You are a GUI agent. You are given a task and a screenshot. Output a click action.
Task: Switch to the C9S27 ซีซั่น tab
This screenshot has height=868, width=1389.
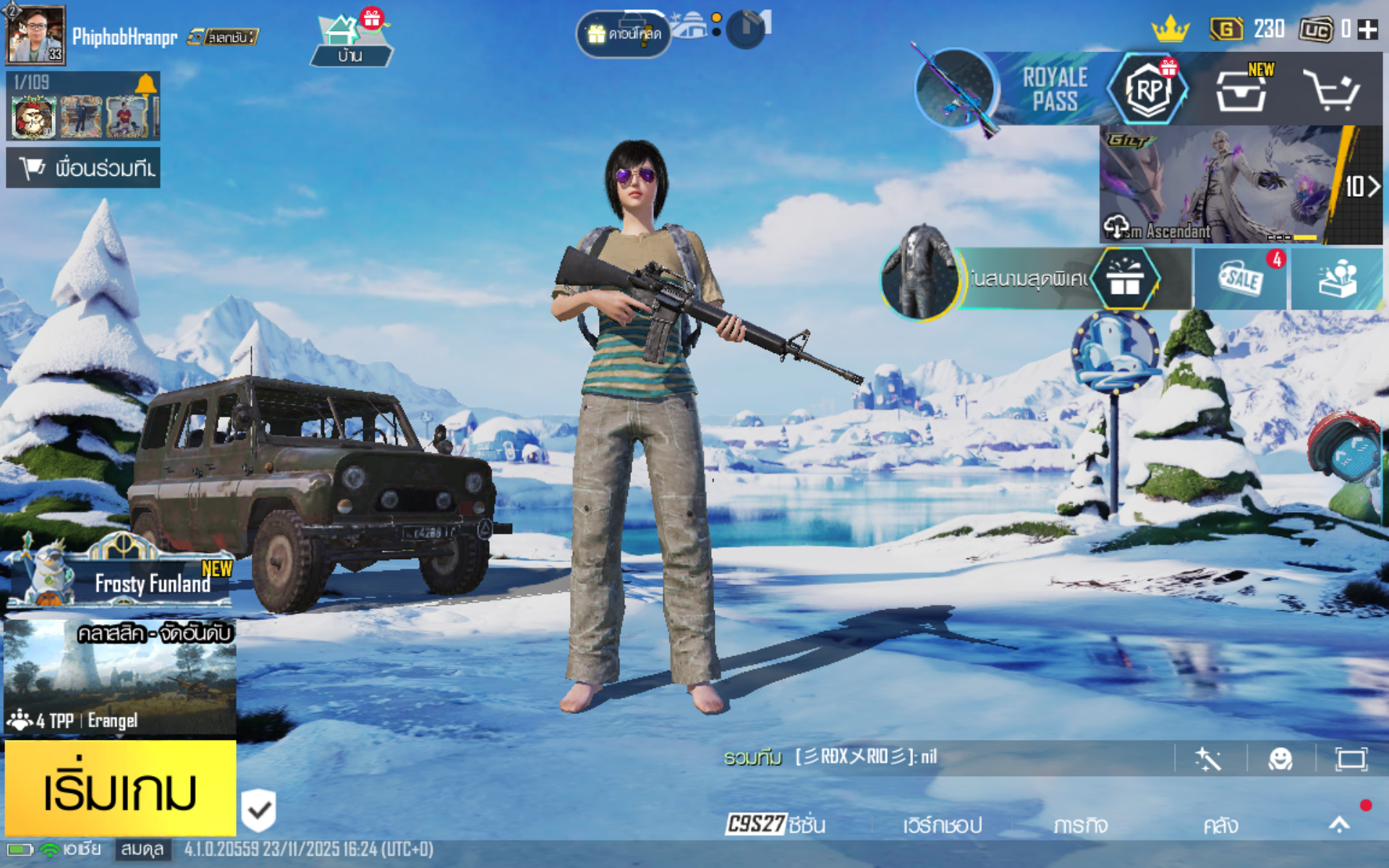(x=776, y=825)
